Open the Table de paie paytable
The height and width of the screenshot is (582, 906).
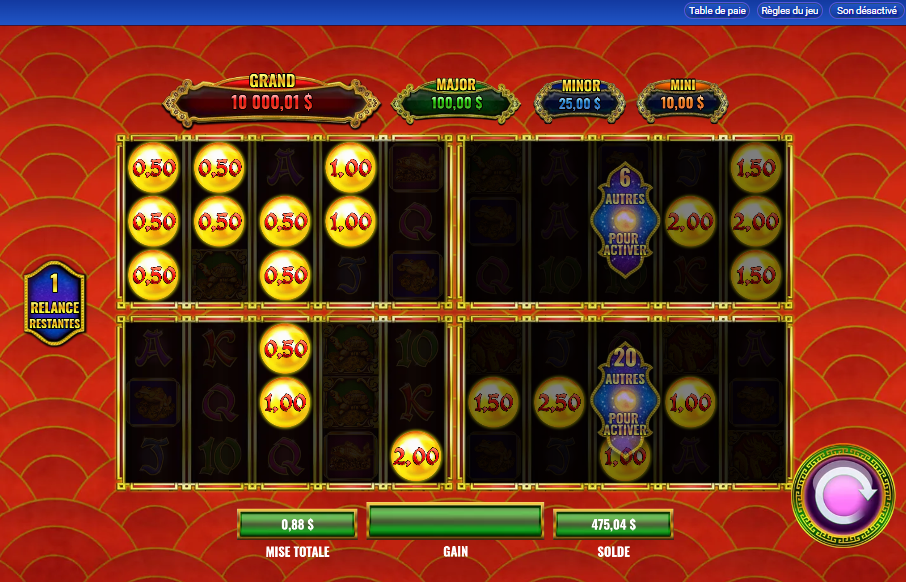[716, 11]
